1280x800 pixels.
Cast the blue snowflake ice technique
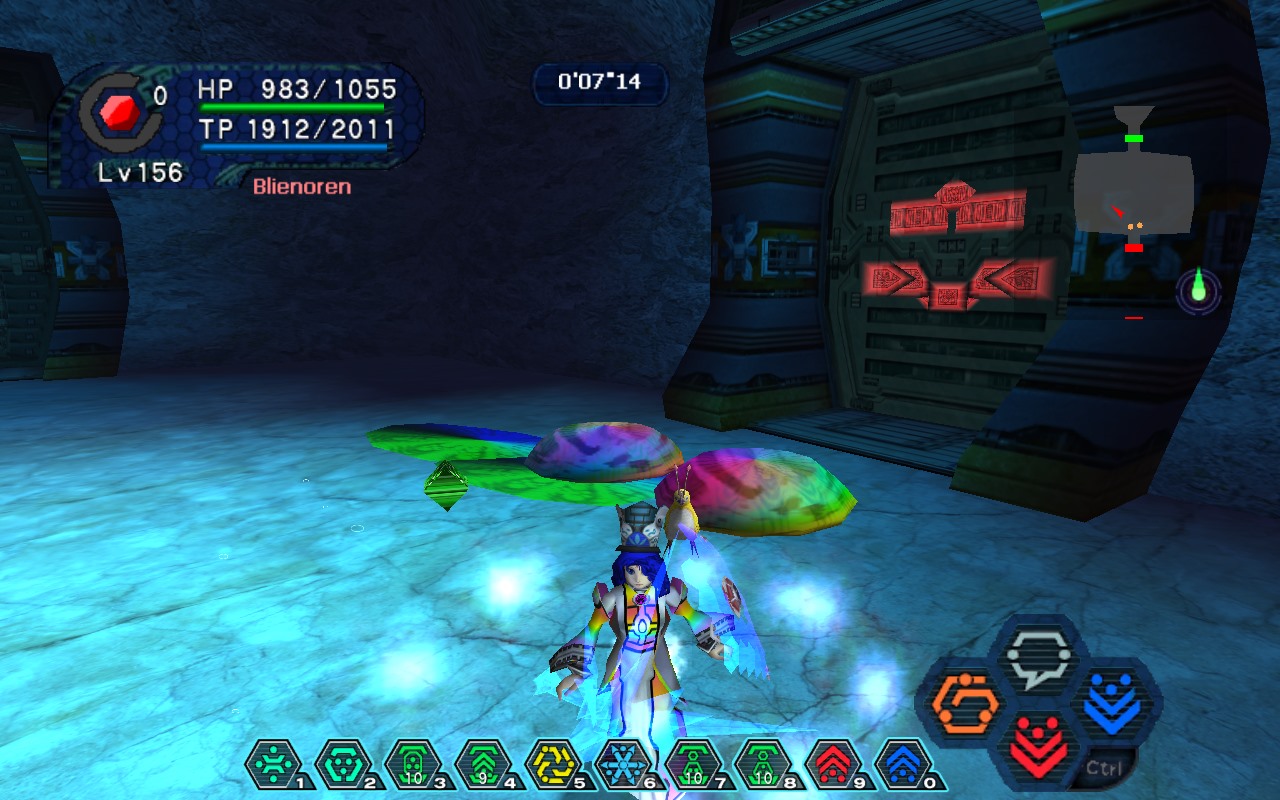(624, 765)
